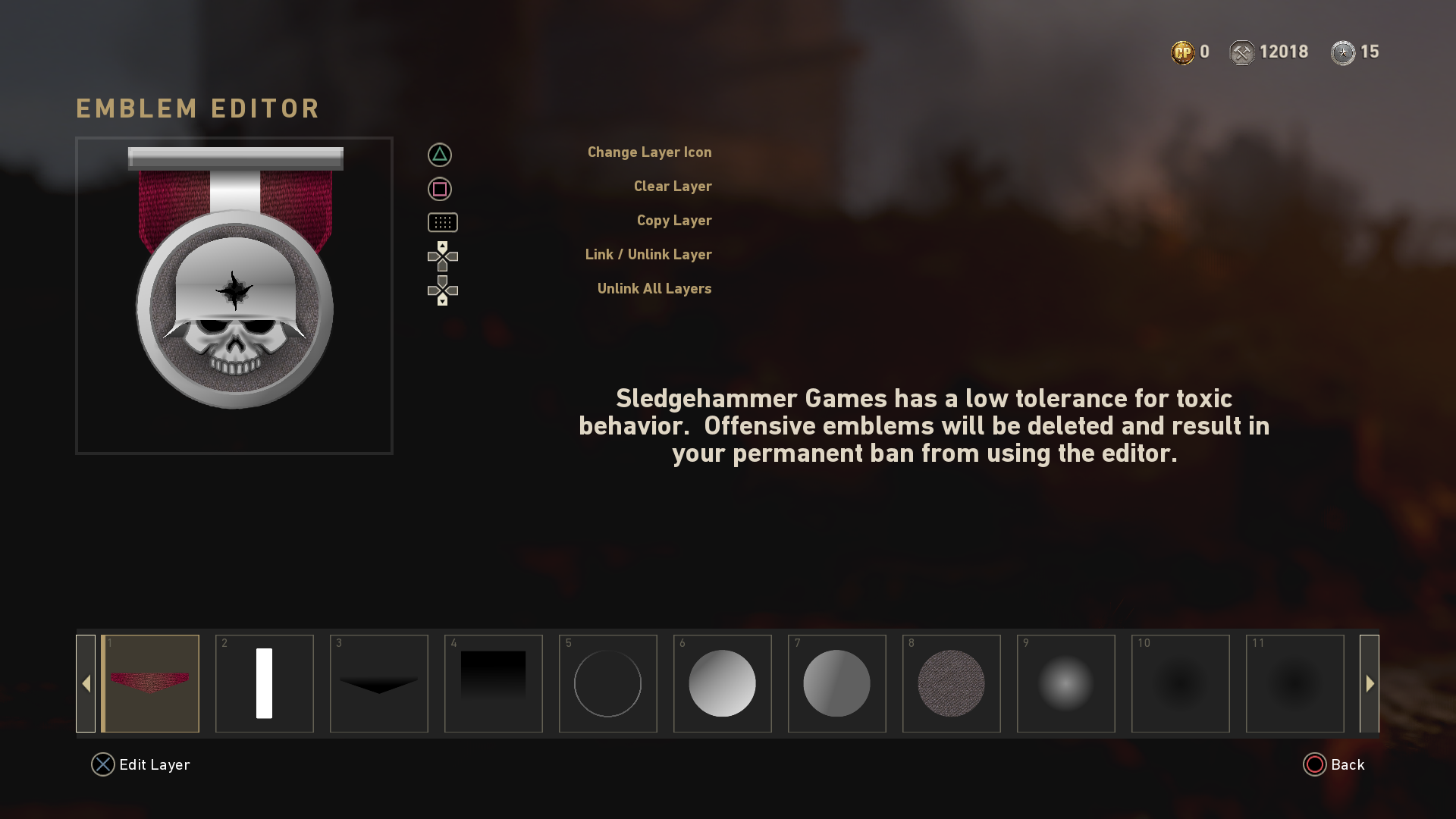The height and width of the screenshot is (819, 1456).
Task: Choose Unlink All Layers
Action: click(x=654, y=288)
